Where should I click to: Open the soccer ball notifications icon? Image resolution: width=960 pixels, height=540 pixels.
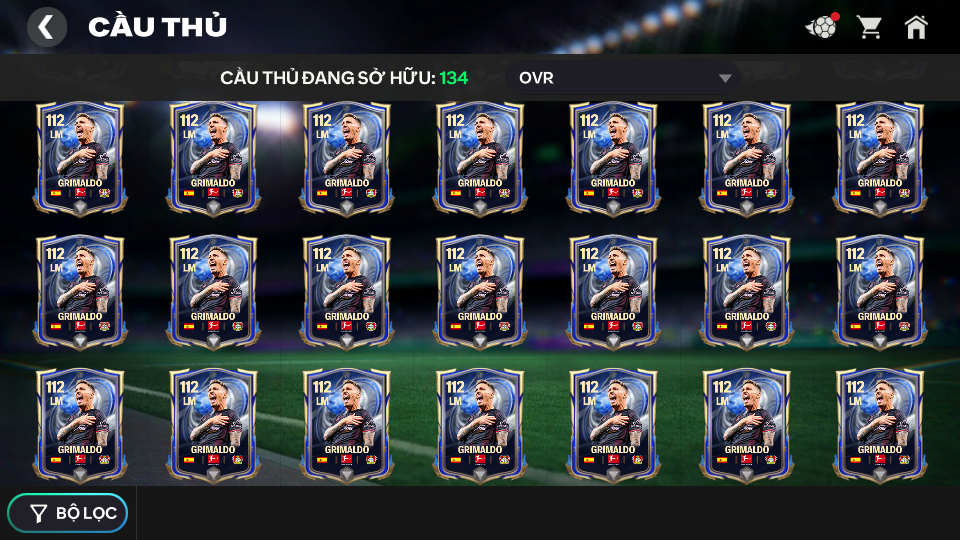coord(821,27)
